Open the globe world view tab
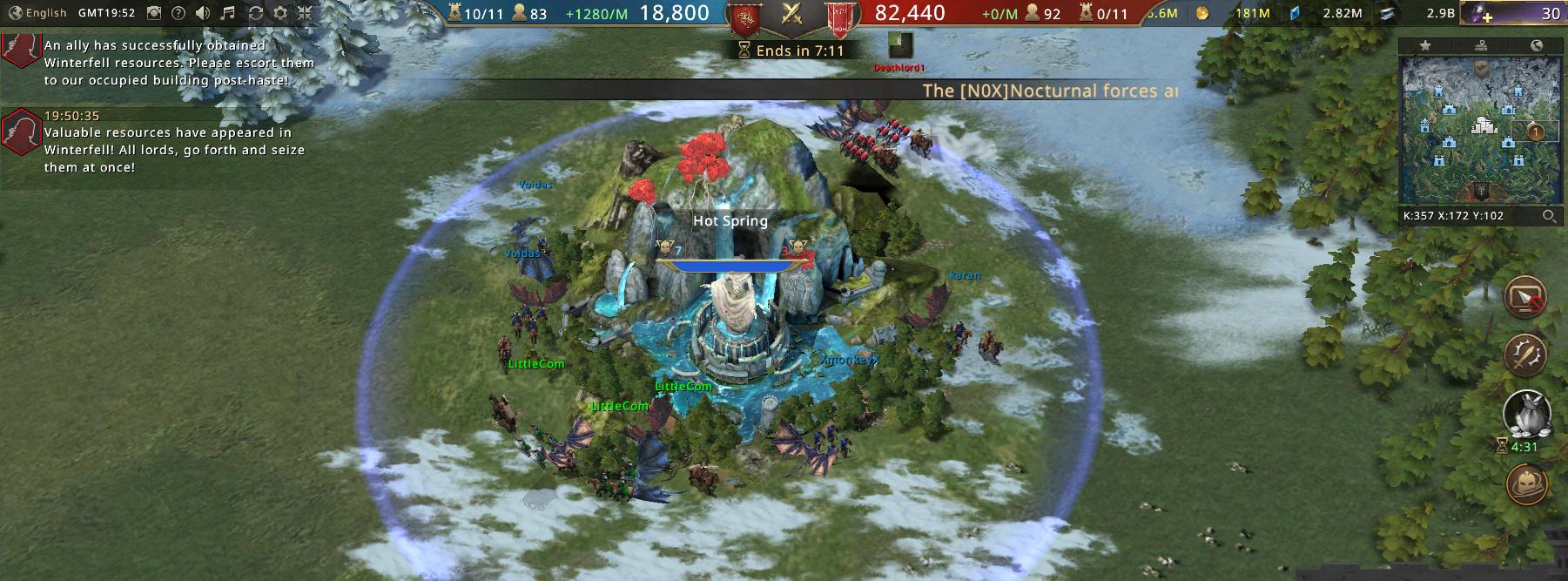 (x=1537, y=46)
